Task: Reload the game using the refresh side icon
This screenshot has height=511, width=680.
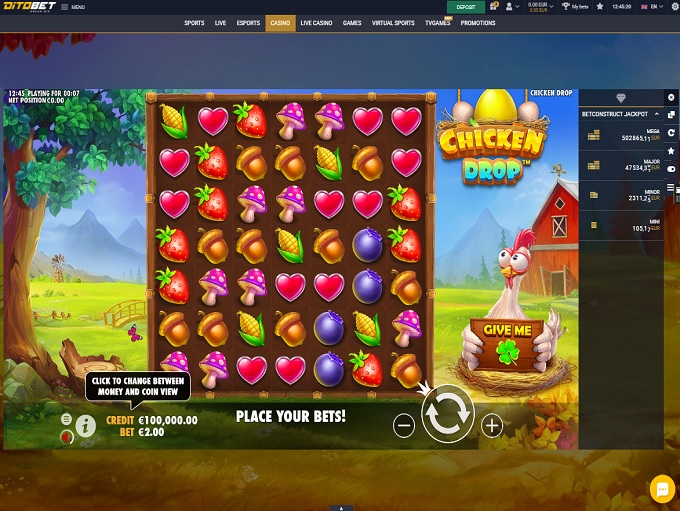Action: point(671,132)
